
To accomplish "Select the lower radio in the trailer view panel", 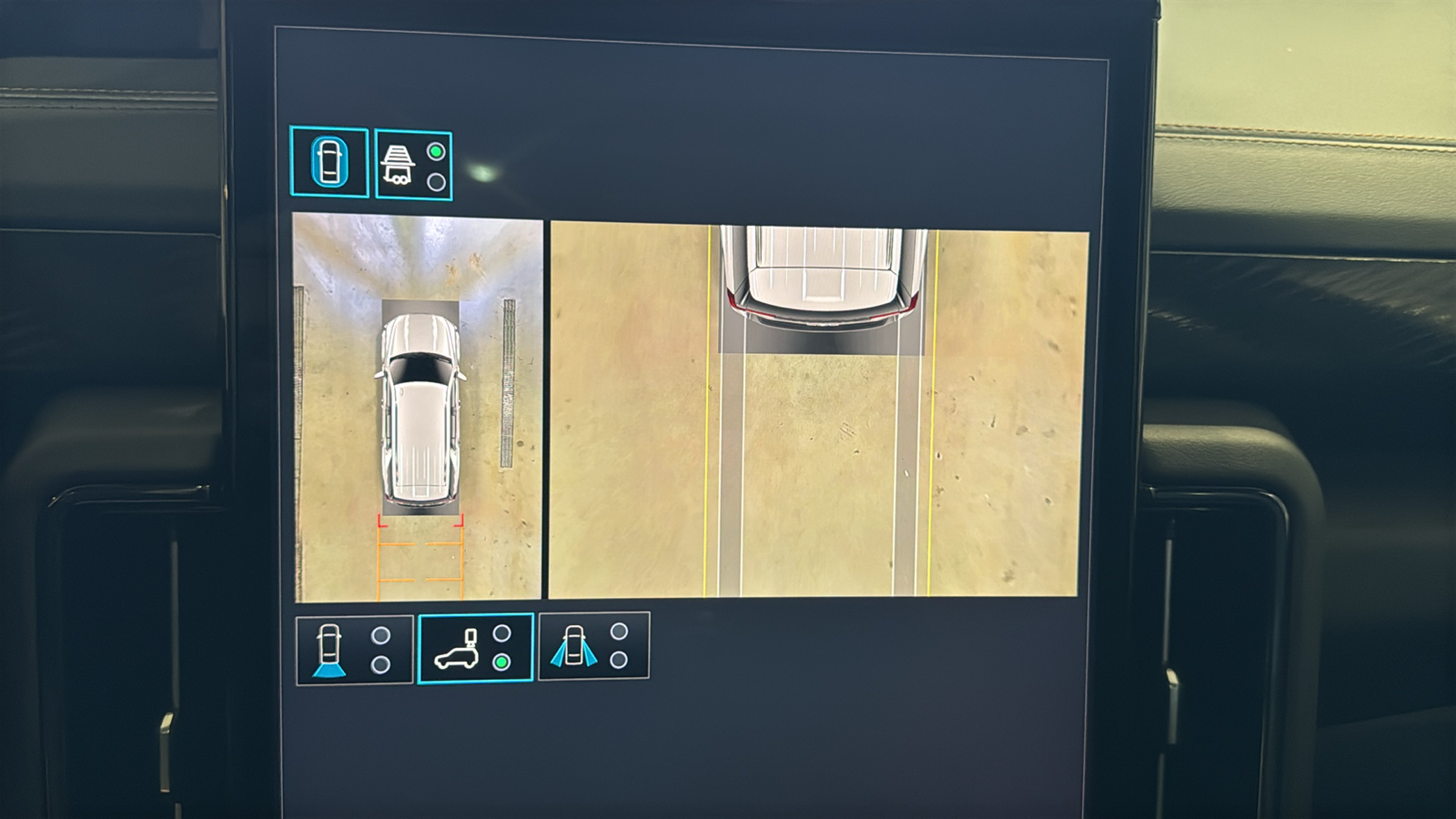I will (x=434, y=183).
